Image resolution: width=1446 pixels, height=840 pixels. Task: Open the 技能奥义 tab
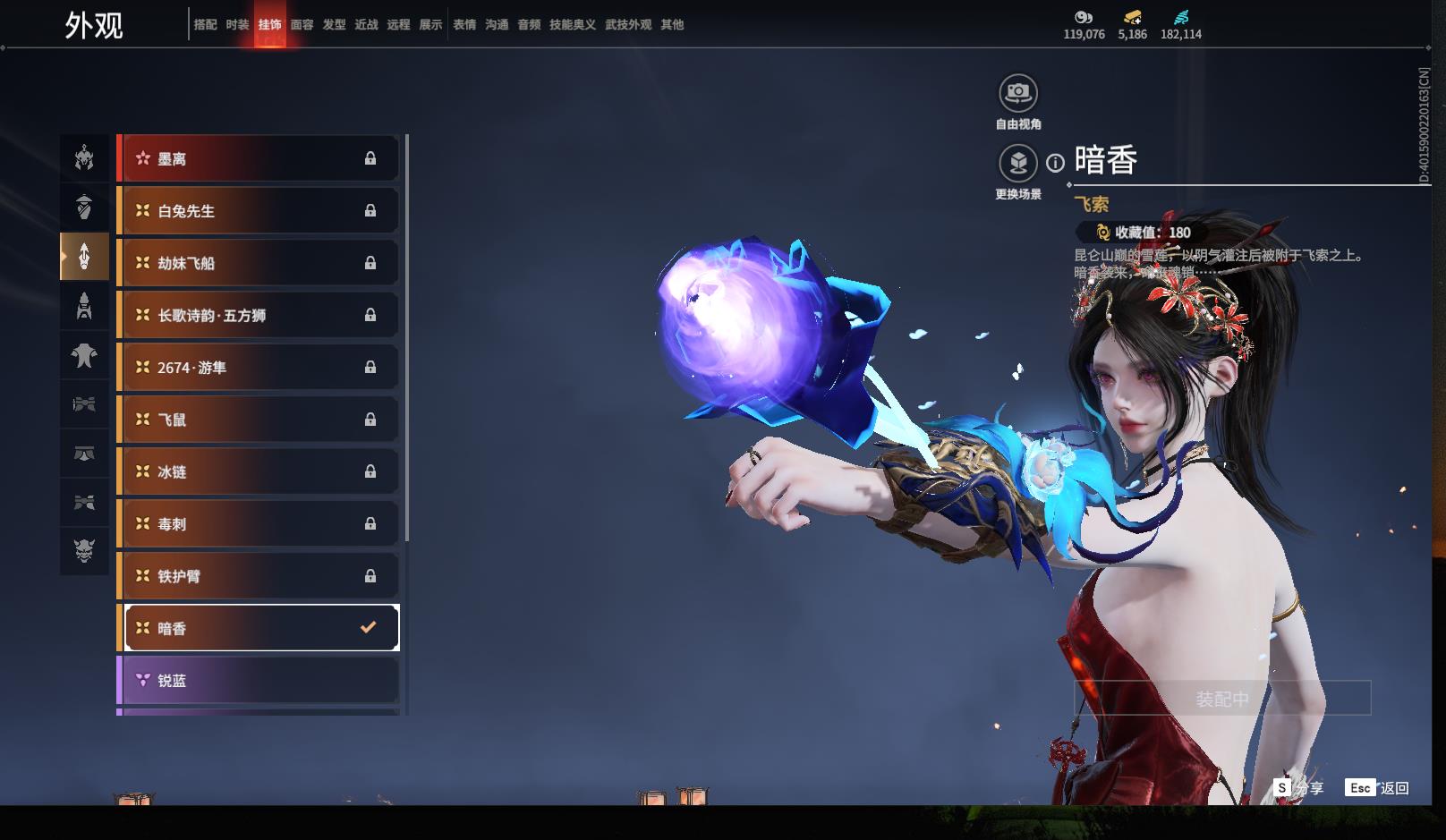click(x=572, y=25)
